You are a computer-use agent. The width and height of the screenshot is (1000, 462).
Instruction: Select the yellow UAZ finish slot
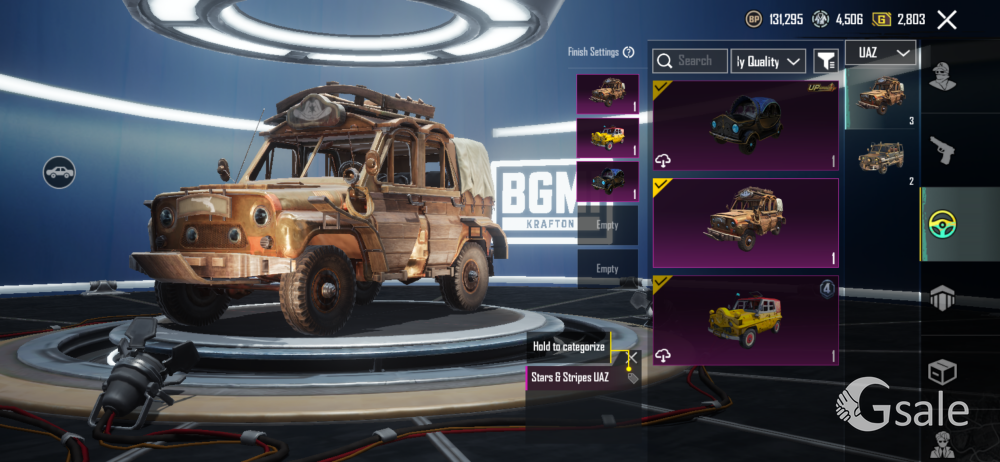click(607, 138)
